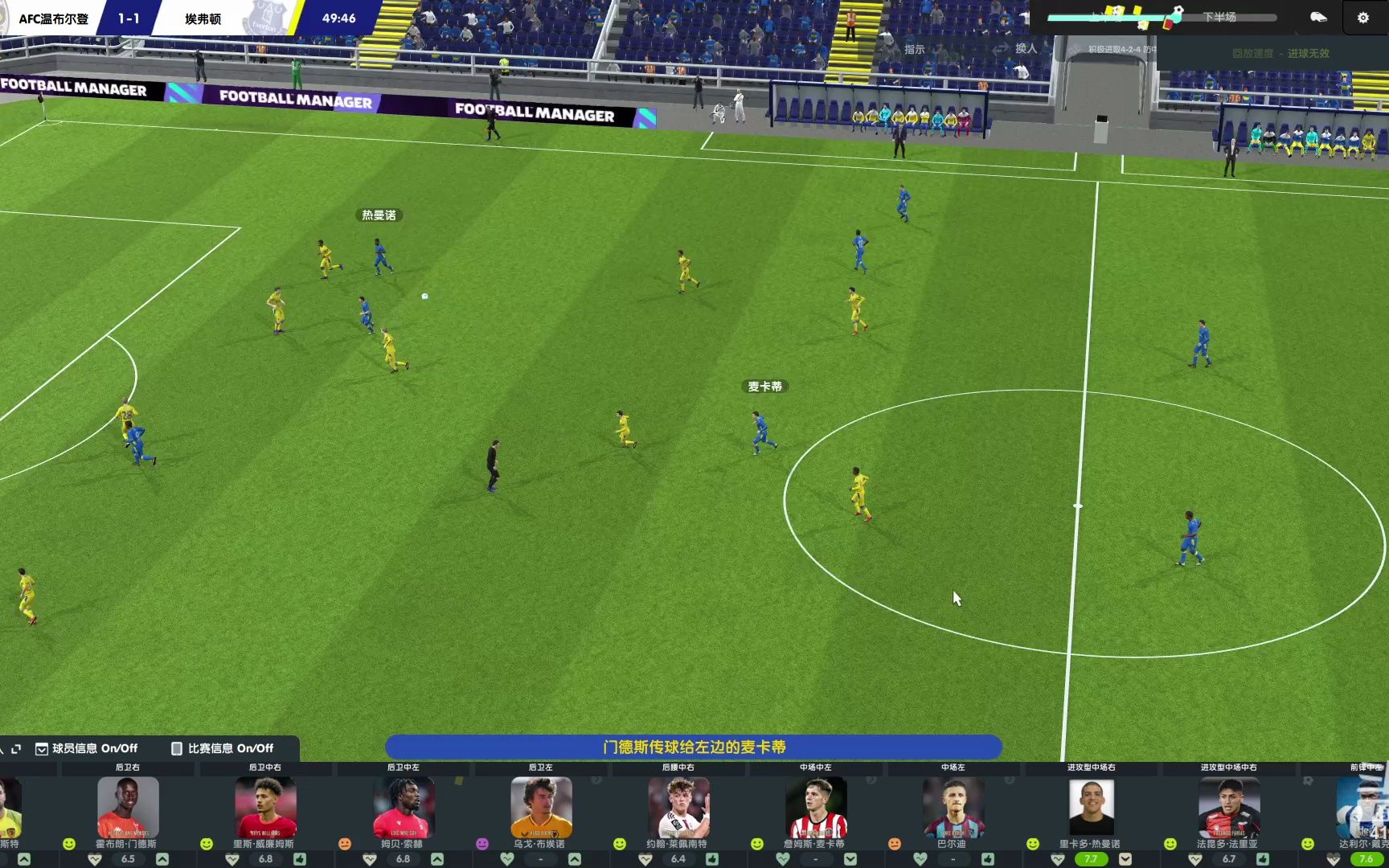Select the 詹姆斯·麦卡蒂 player card
This screenshot has width=1389, height=868.
tap(815, 808)
